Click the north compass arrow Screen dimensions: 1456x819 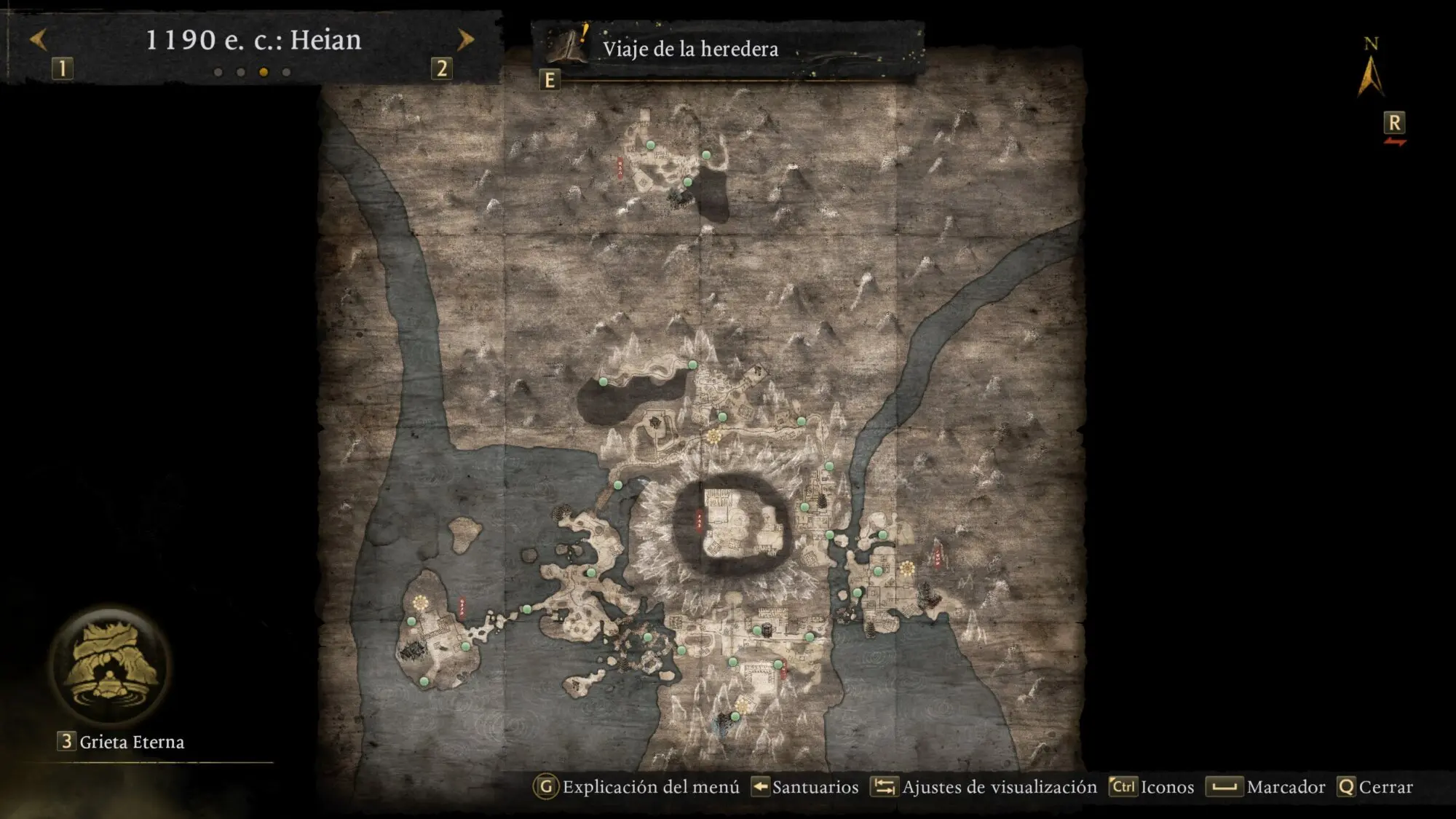click(x=1370, y=76)
